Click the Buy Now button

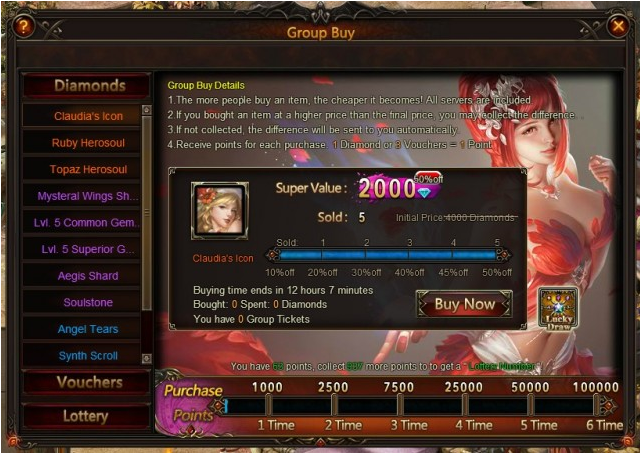464,304
